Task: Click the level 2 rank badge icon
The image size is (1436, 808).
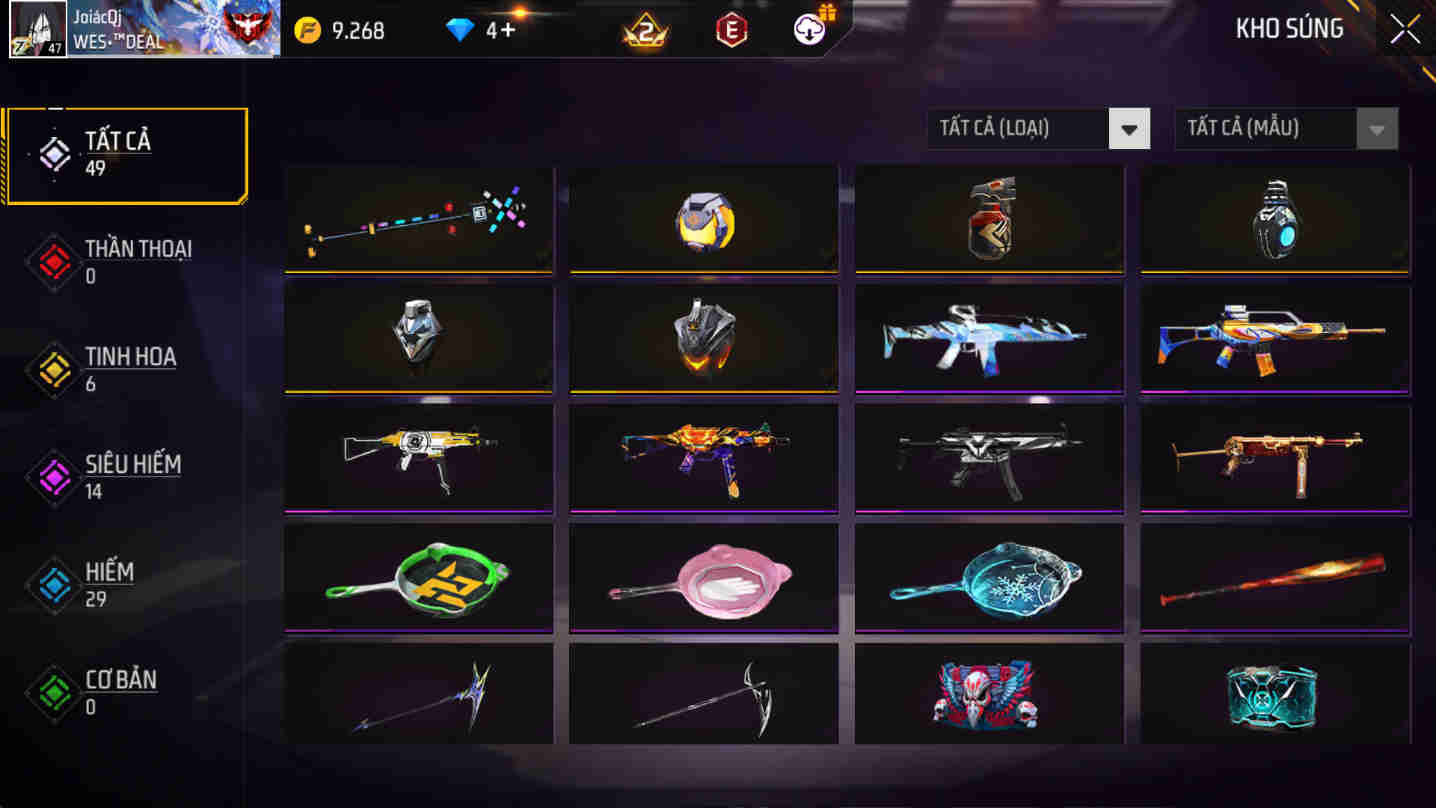Action: tap(645, 30)
